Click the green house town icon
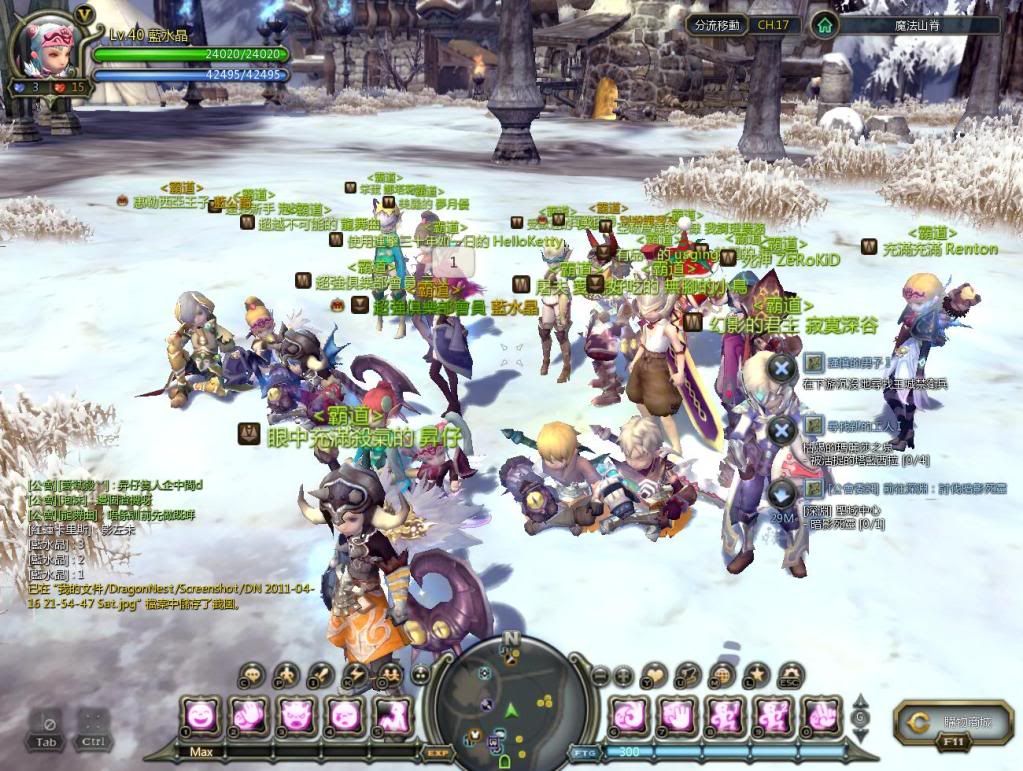 pos(823,25)
